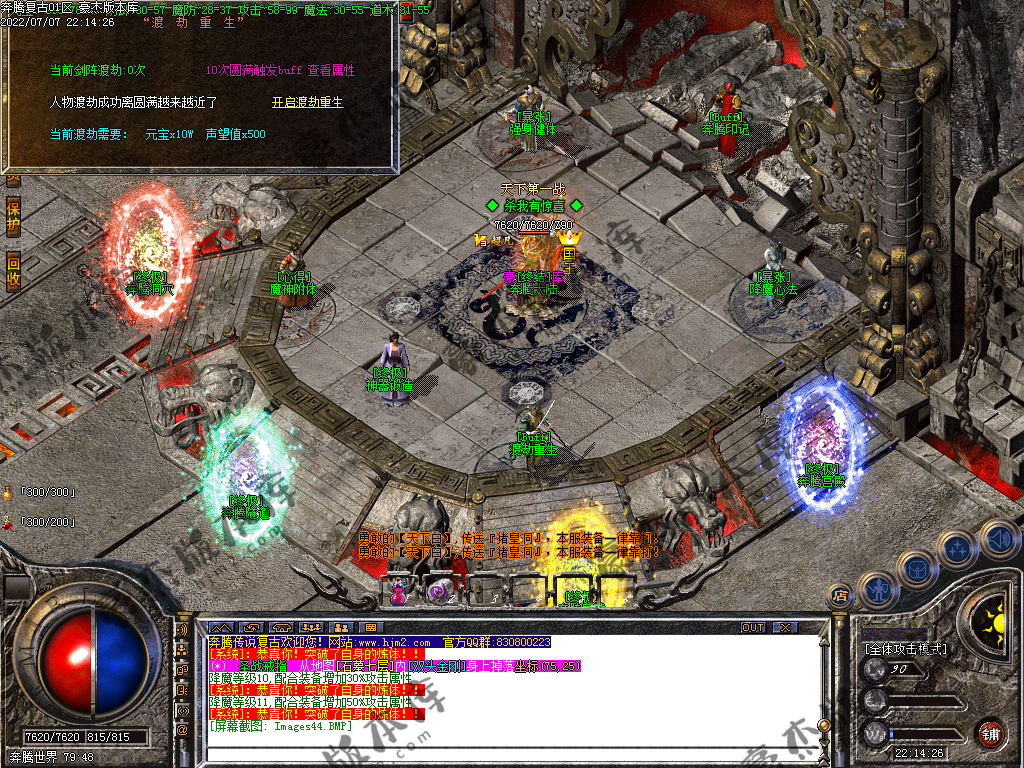Click the 开启渡劫重生 dialogue link
The width and height of the screenshot is (1024, 768).
(307, 102)
